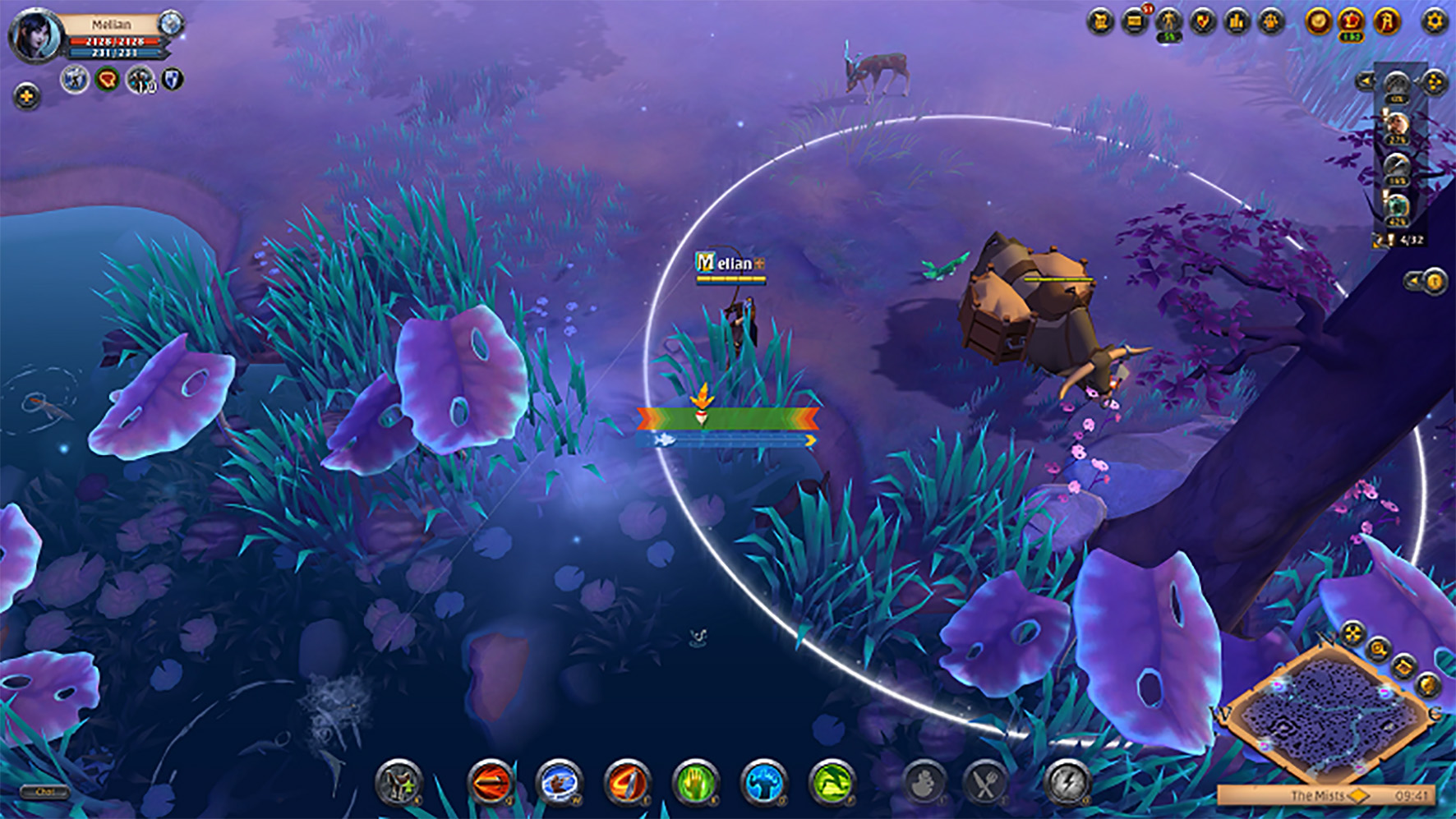The width and height of the screenshot is (1456, 819).
Task: Activate the red arrow shot ability
Action: pos(491,781)
